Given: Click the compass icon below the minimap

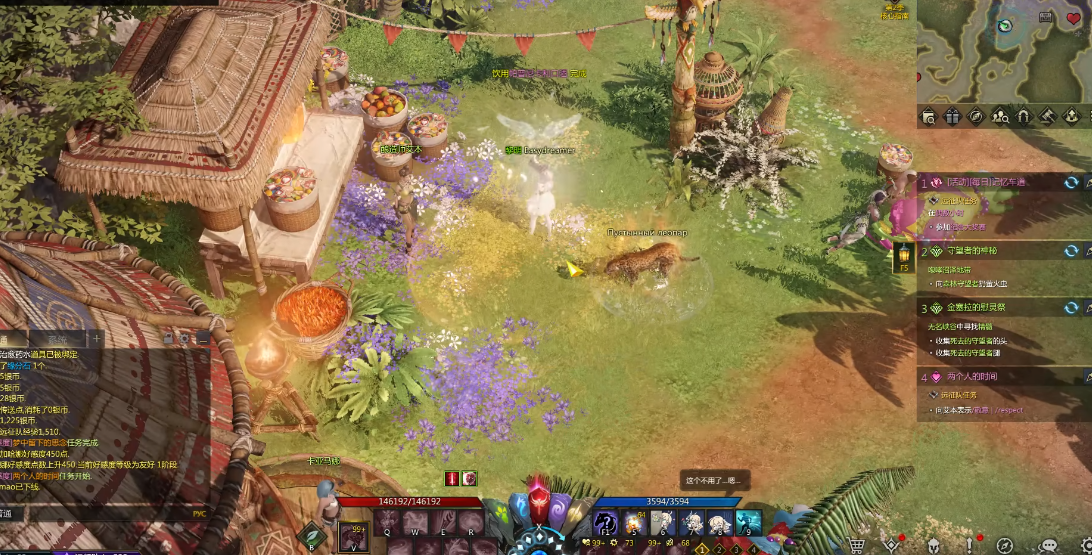Looking at the screenshot, I should (977, 117).
